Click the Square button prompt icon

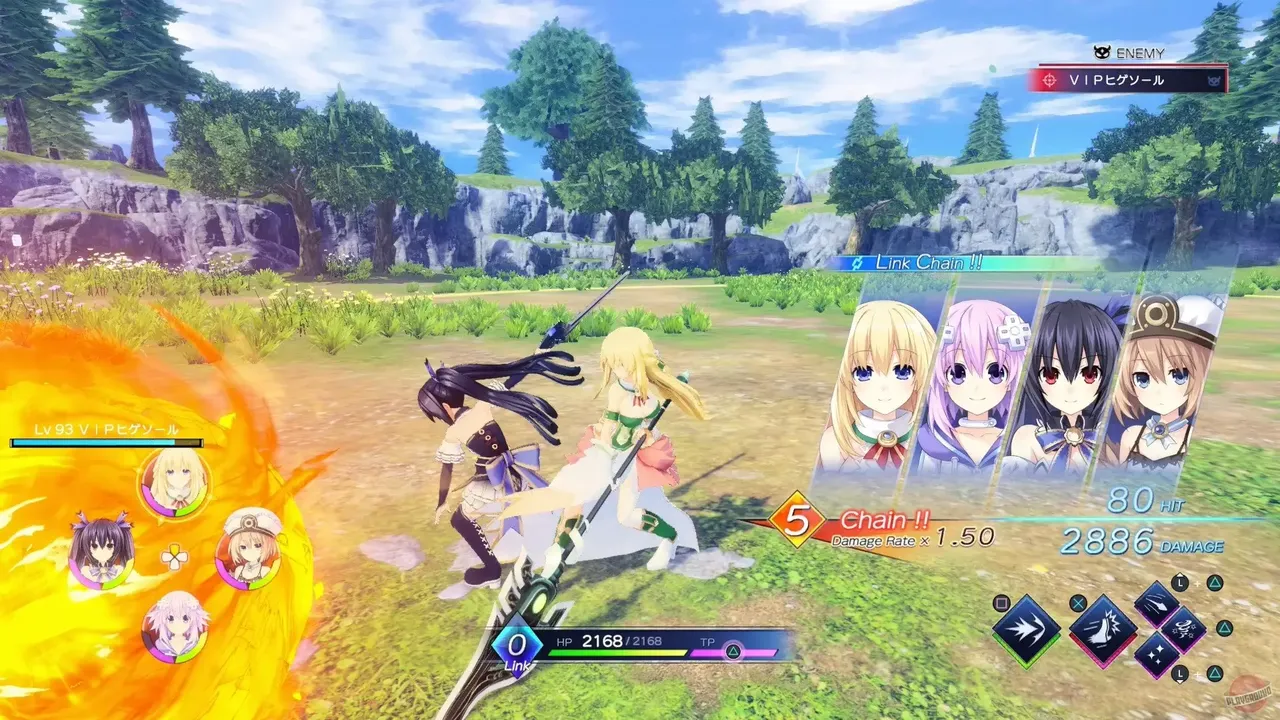1001,602
